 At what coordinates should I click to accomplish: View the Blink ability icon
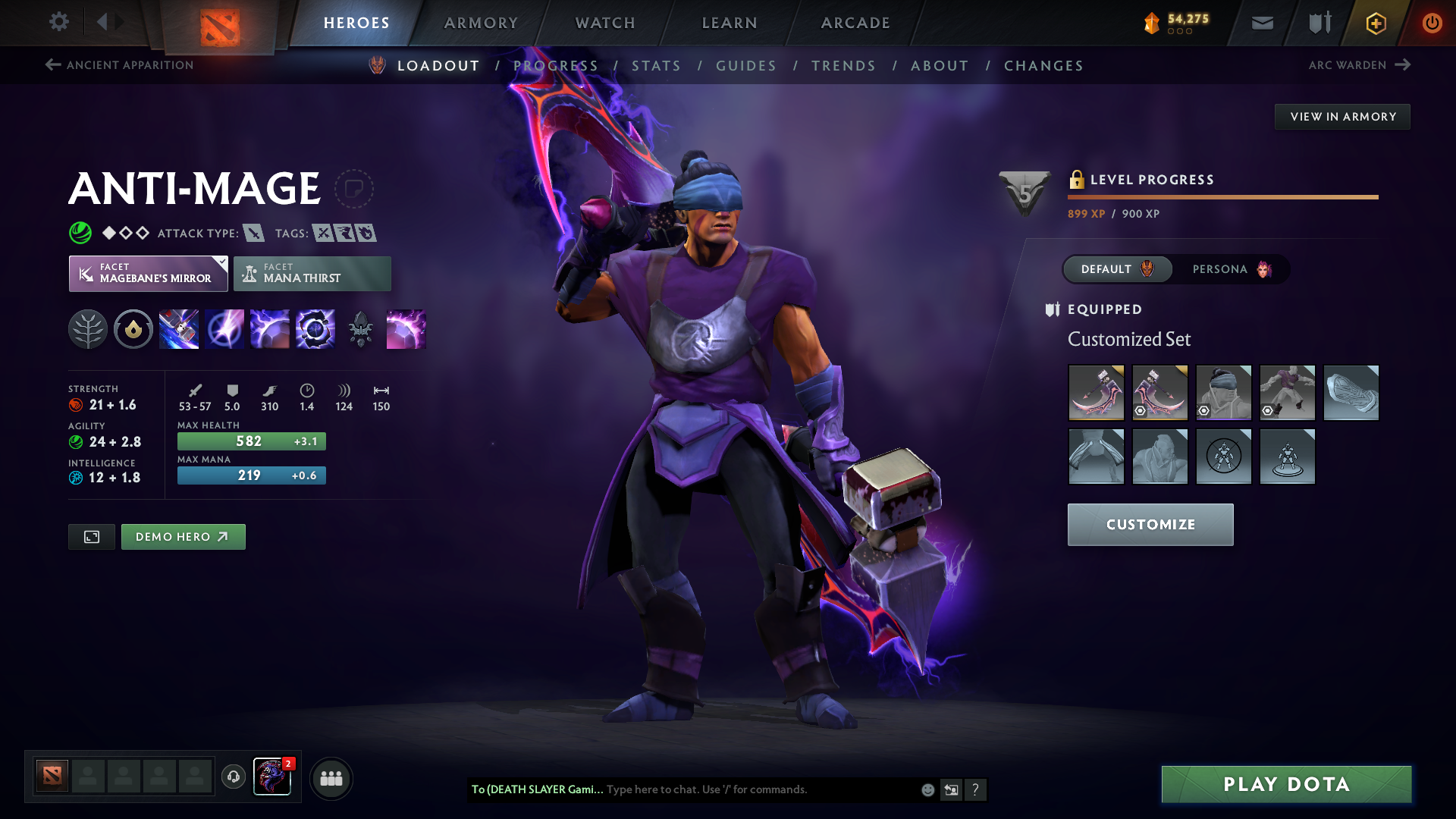click(224, 329)
